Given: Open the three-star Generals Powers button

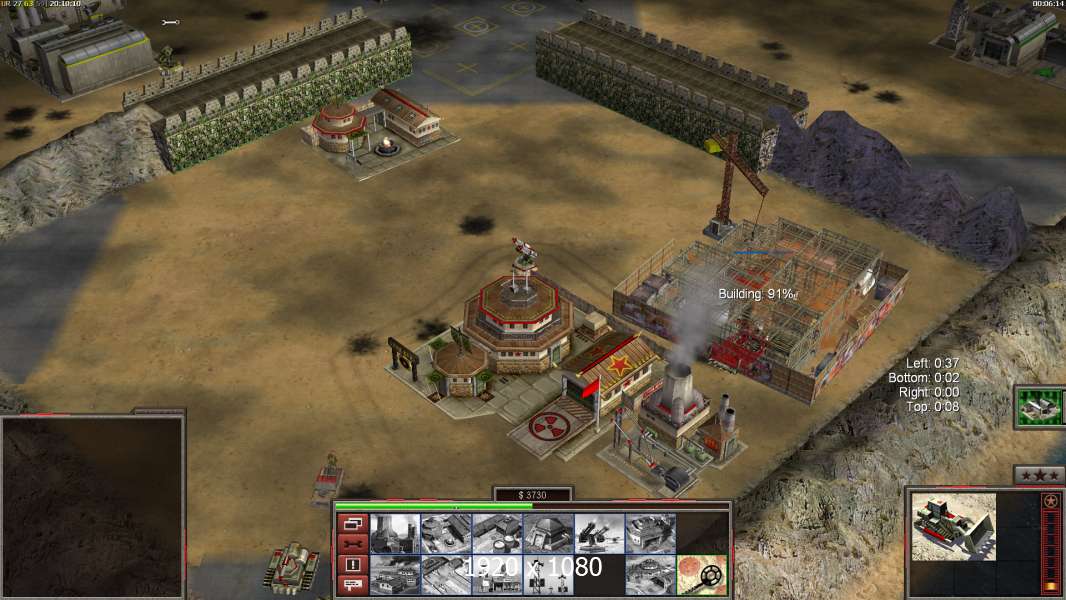Looking at the screenshot, I should 1038,474.
